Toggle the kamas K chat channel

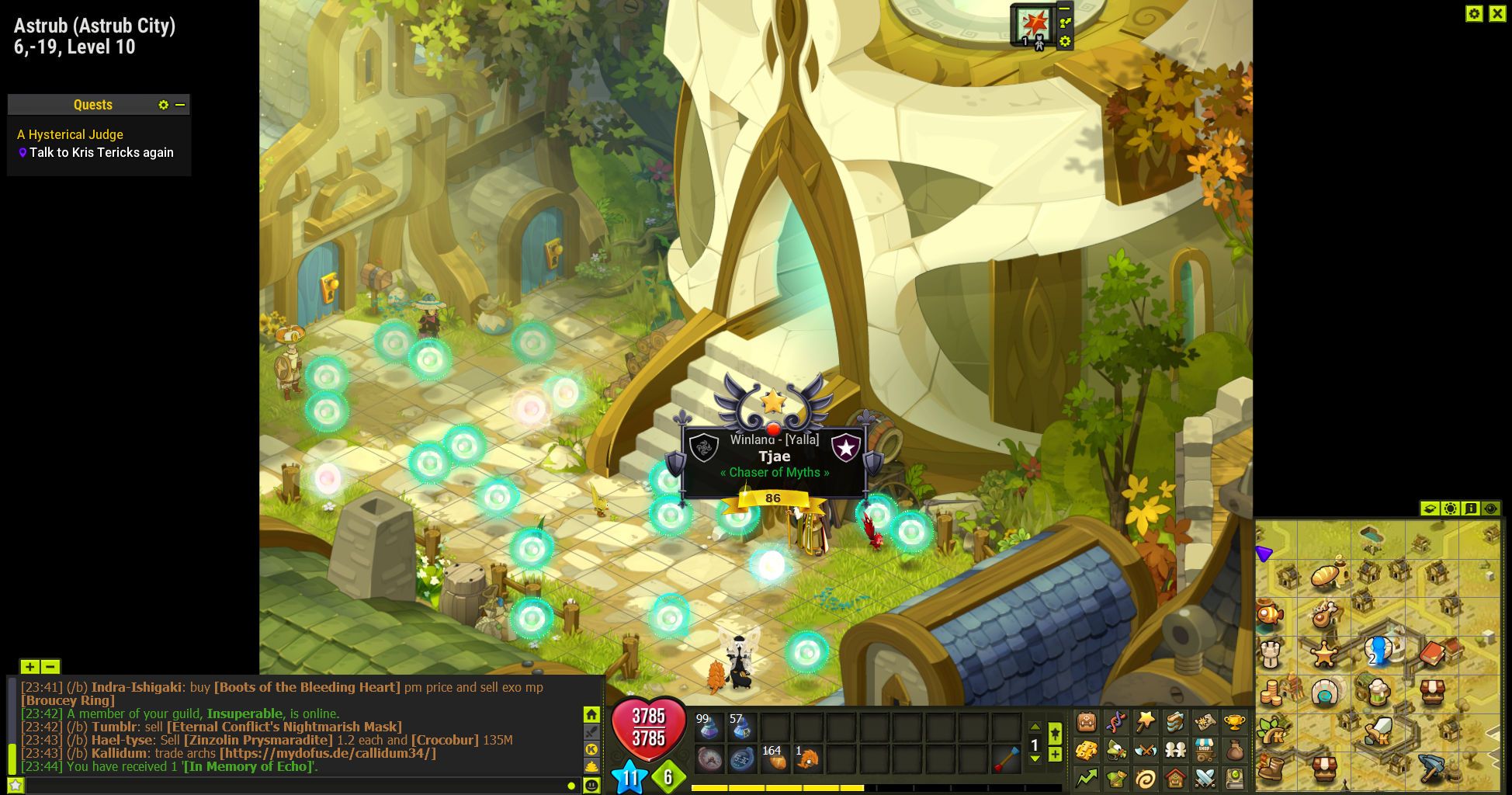click(591, 748)
